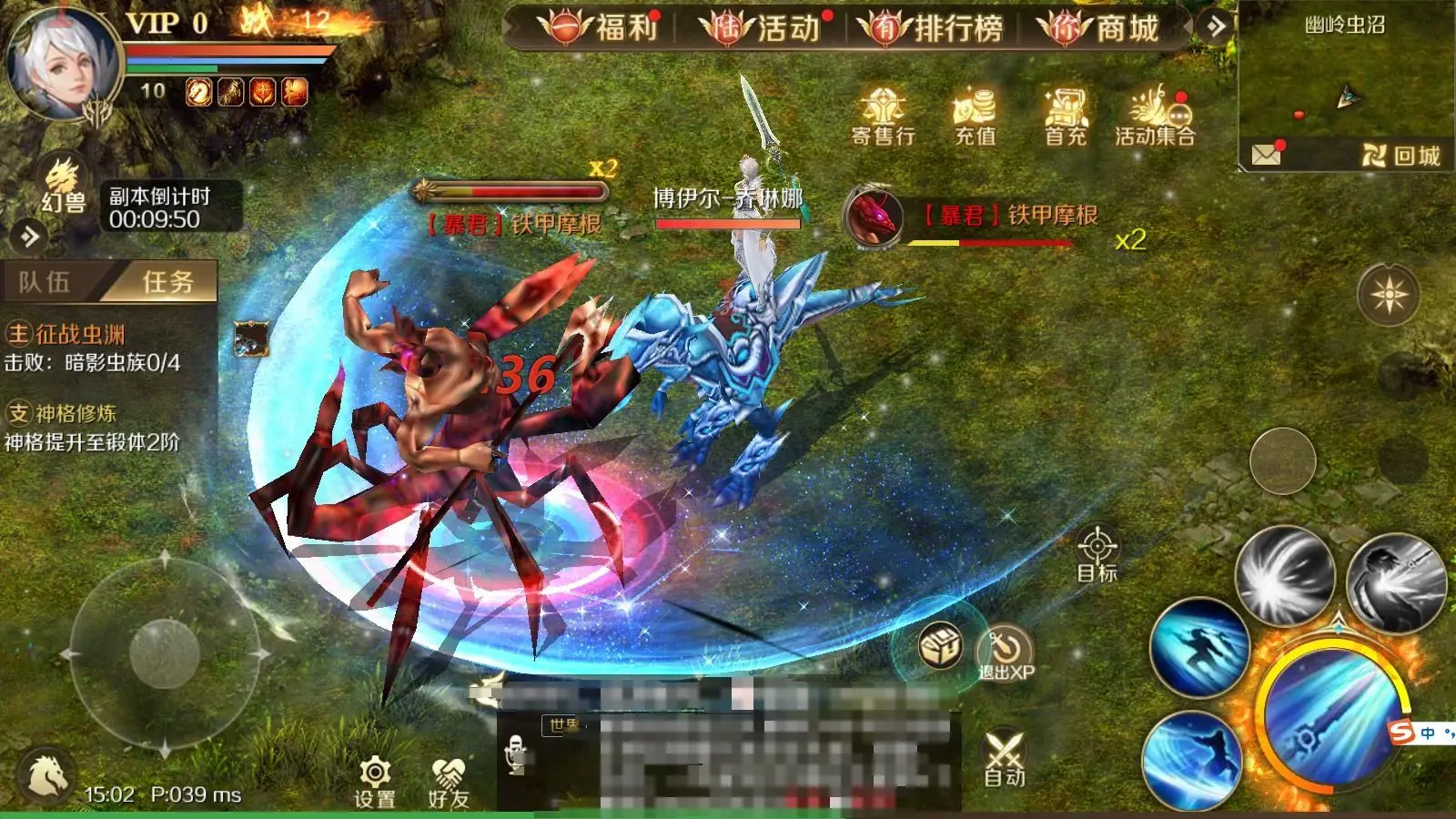The height and width of the screenshot is (819, 1456).
Task: Open the 幻兽 pet menu
Action: [x=63, y=187]
